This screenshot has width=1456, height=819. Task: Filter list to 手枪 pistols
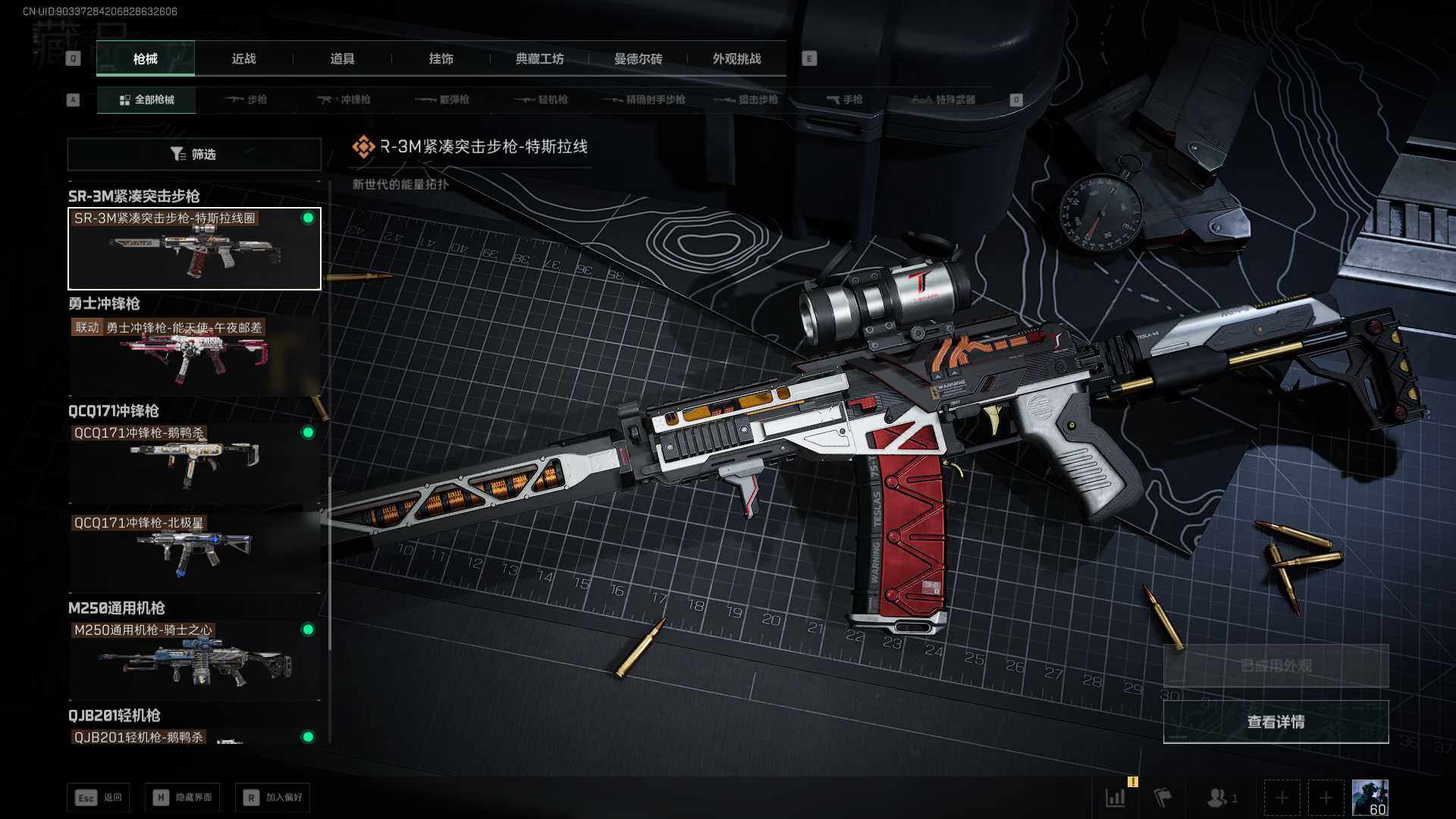tap(844, 99)
